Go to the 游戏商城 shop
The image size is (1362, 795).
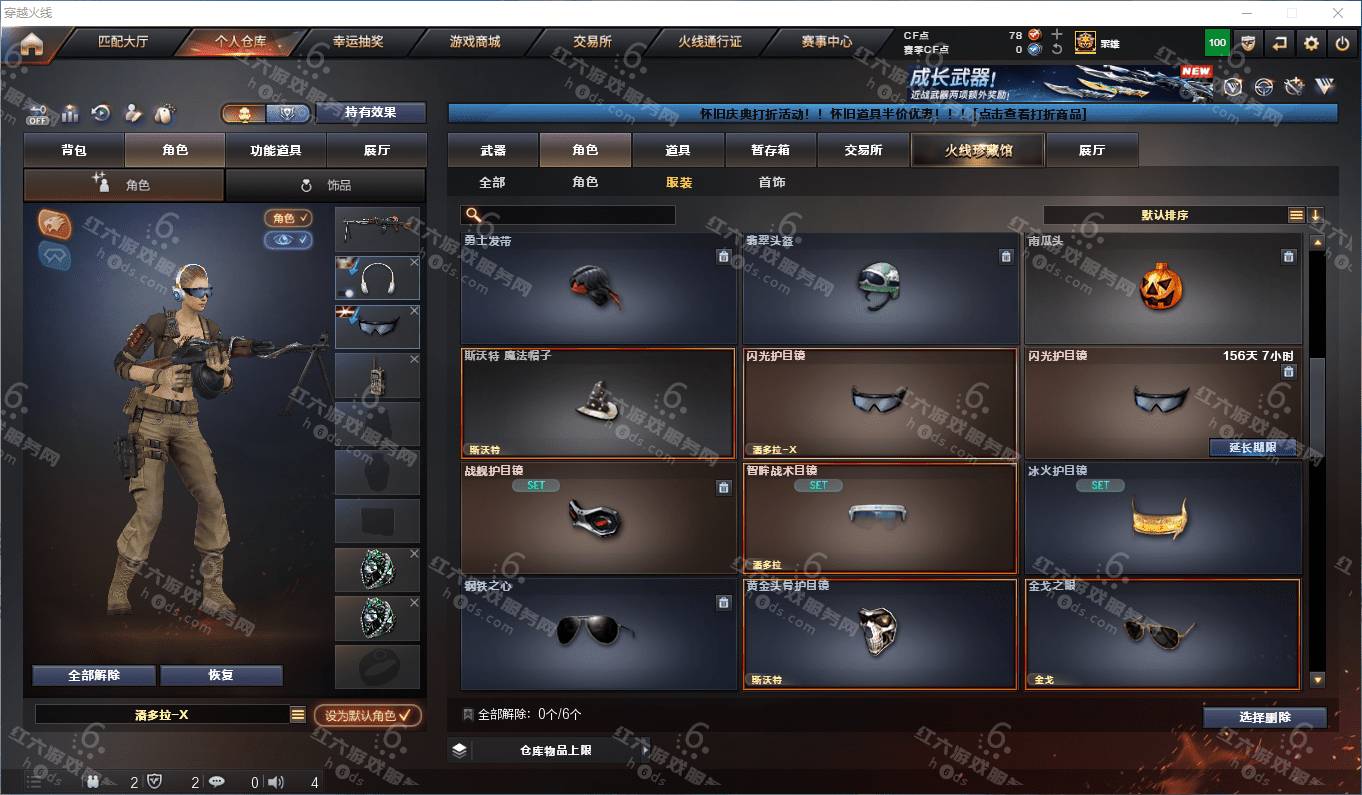474,42
